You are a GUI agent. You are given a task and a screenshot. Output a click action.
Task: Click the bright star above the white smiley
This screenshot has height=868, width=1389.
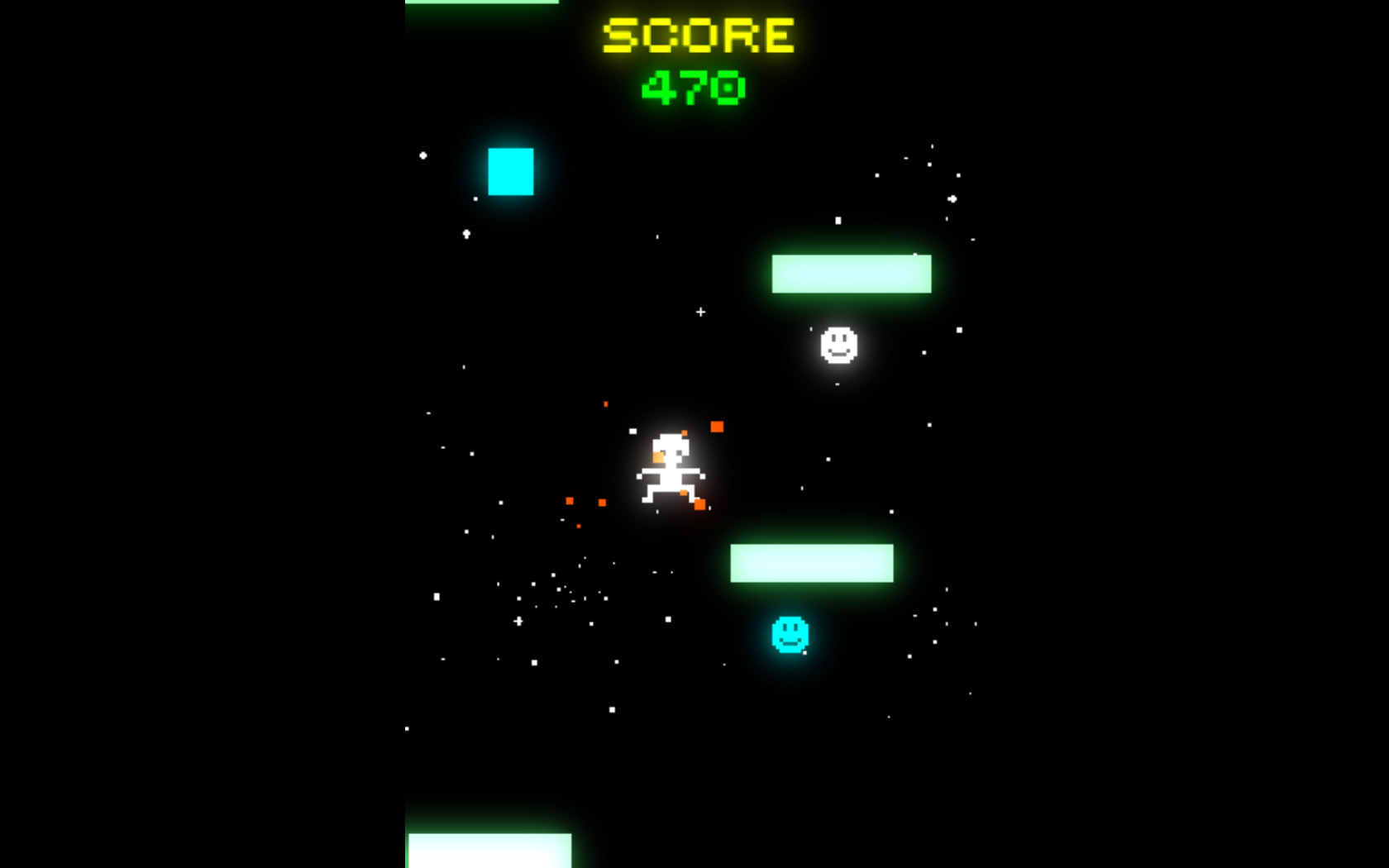(838, 220)
